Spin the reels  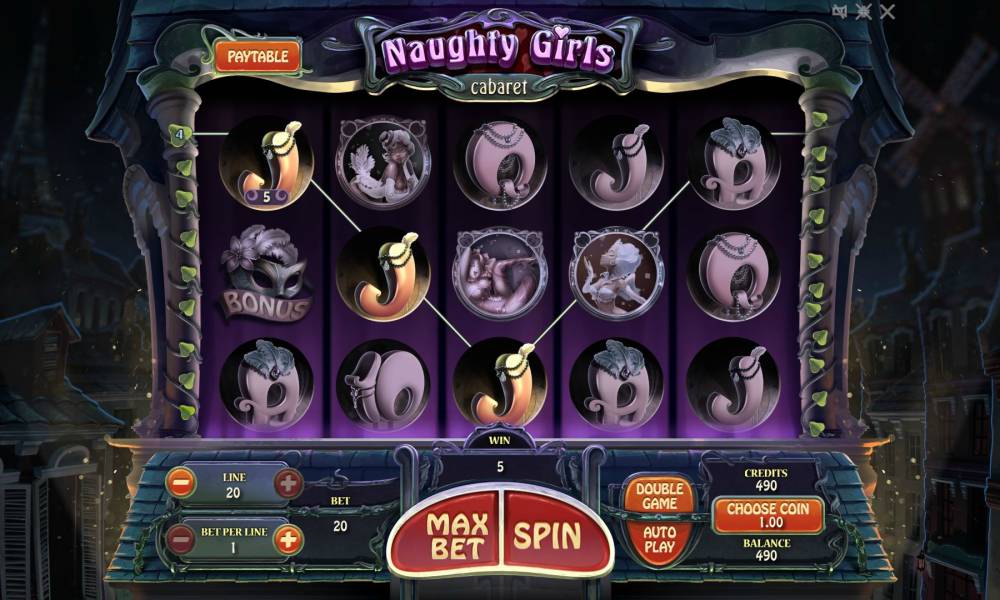tap(548, 535)
